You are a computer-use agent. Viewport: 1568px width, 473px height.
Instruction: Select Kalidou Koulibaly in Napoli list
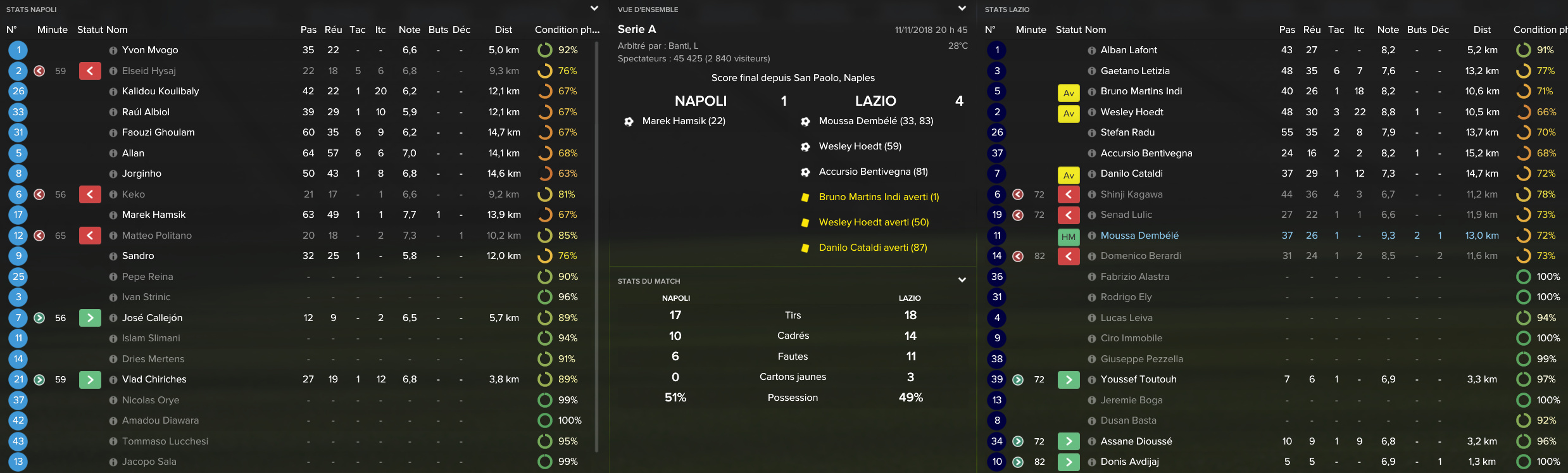(x=160, y=91)
